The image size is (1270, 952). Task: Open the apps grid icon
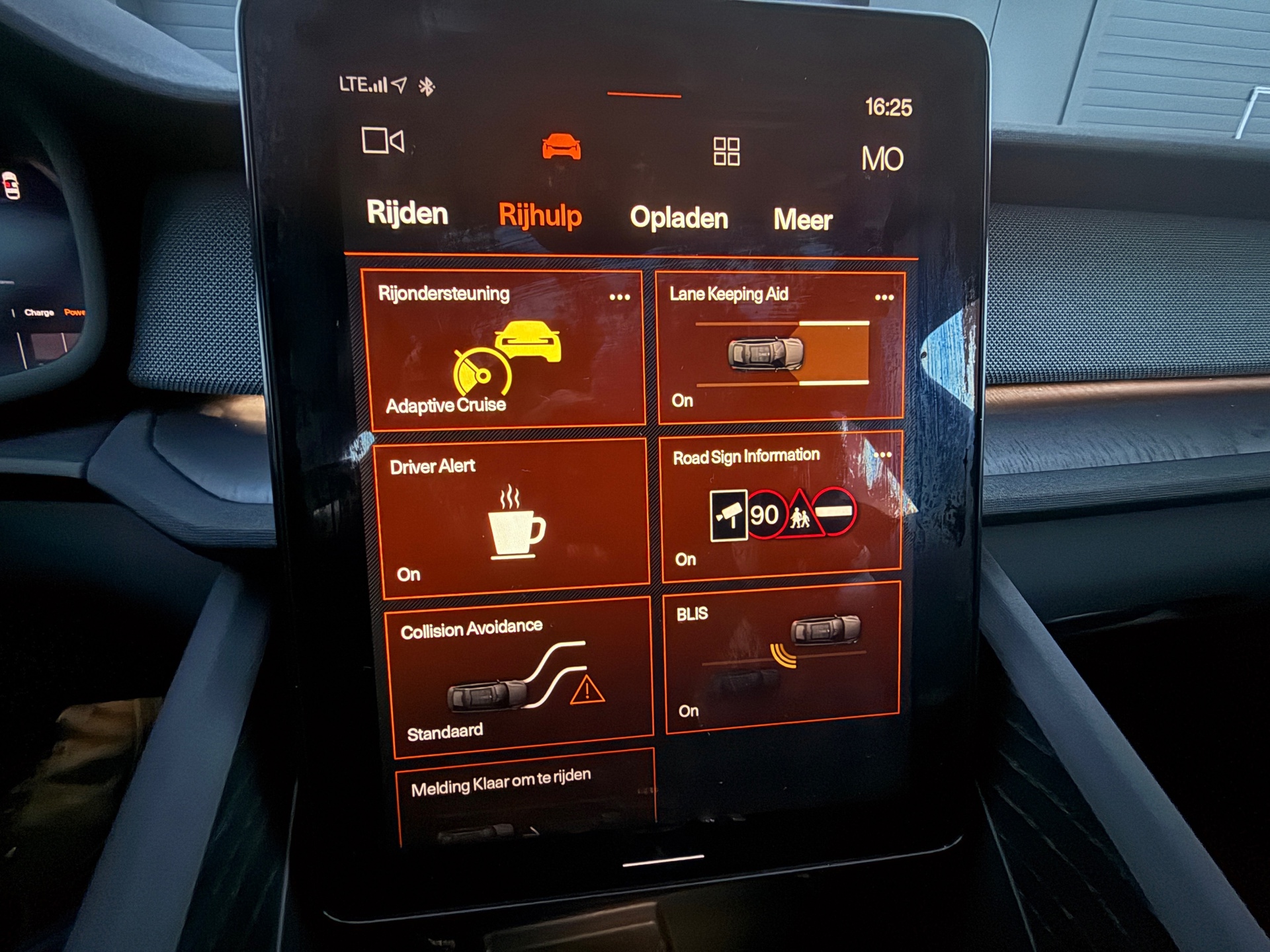pyautogui.click(x=726, y=151)
